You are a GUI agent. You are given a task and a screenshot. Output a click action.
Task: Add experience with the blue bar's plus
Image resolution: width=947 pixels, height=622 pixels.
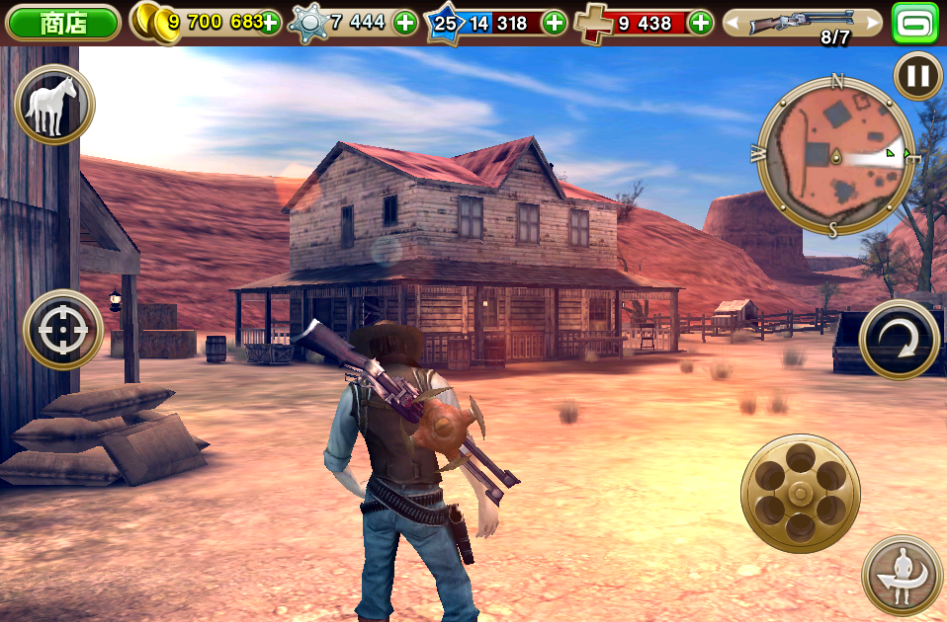[x=553, y=23]
